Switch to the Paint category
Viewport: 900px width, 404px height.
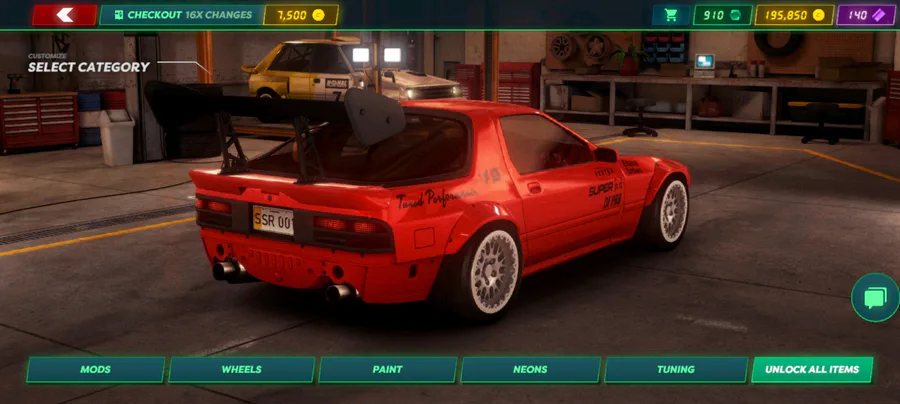point(387,369)
